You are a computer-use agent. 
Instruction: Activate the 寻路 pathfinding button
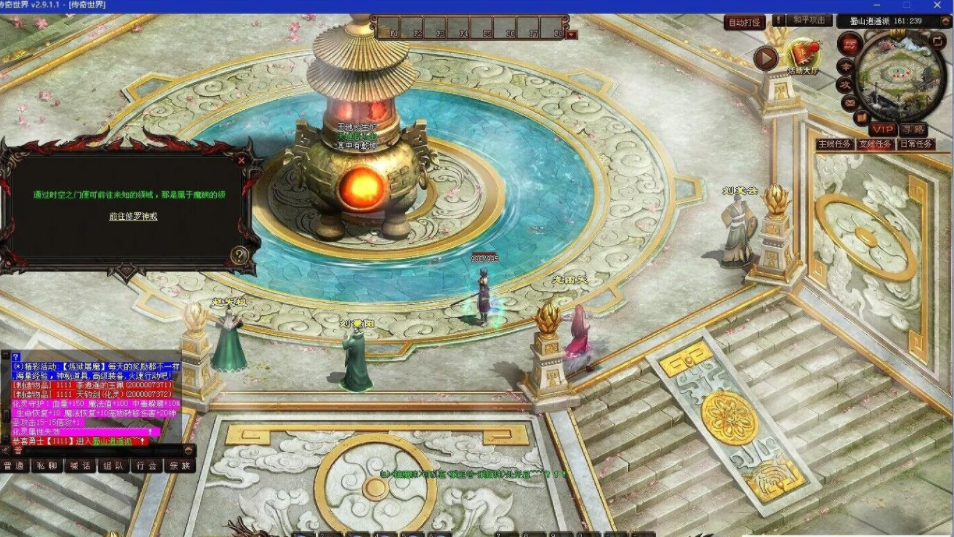click(x=913, y=129)
